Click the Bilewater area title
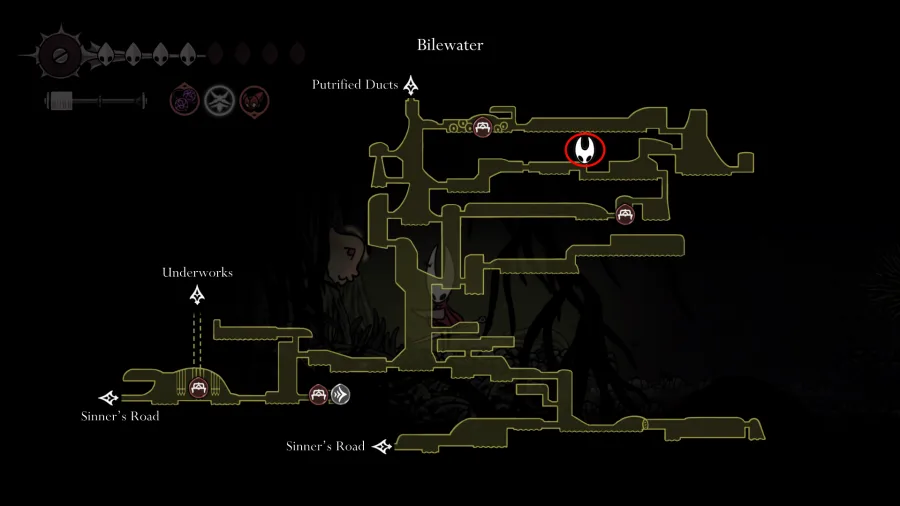The width and height of the screenshot is (900, 506). point(450,45)
